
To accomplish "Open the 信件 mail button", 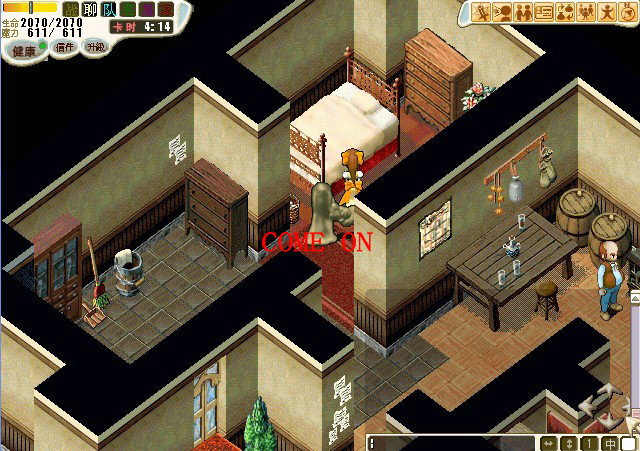I will (x=63, y=48).
